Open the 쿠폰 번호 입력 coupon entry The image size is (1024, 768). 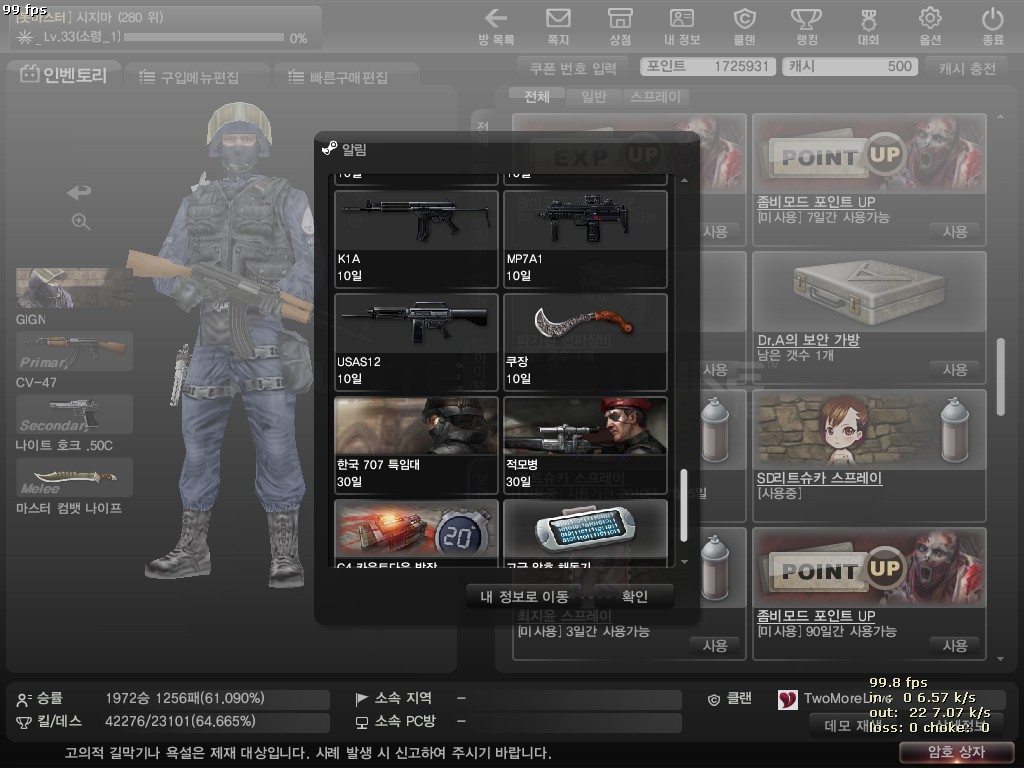pyautogui.click(x=577, y=67)
